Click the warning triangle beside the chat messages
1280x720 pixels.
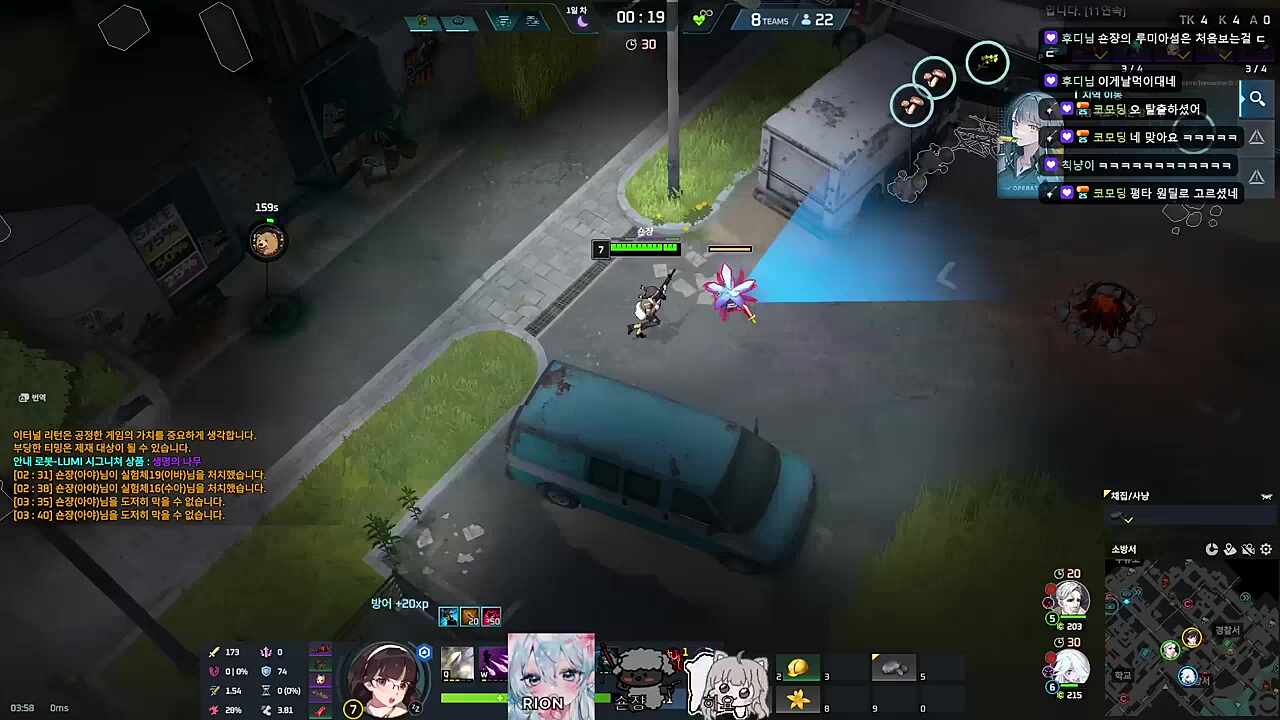coord(1257,137)
